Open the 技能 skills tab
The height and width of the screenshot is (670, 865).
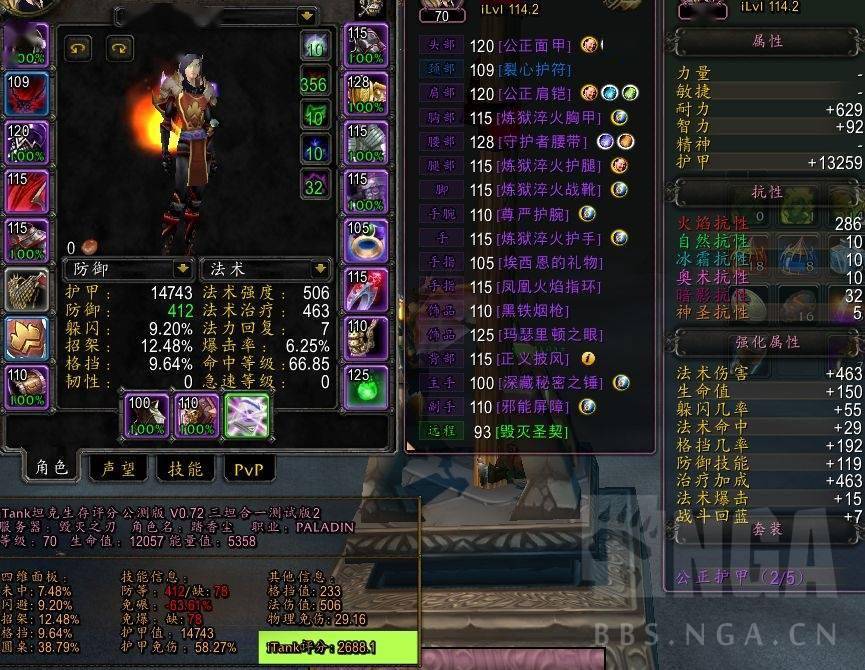(x=185, y=467)
